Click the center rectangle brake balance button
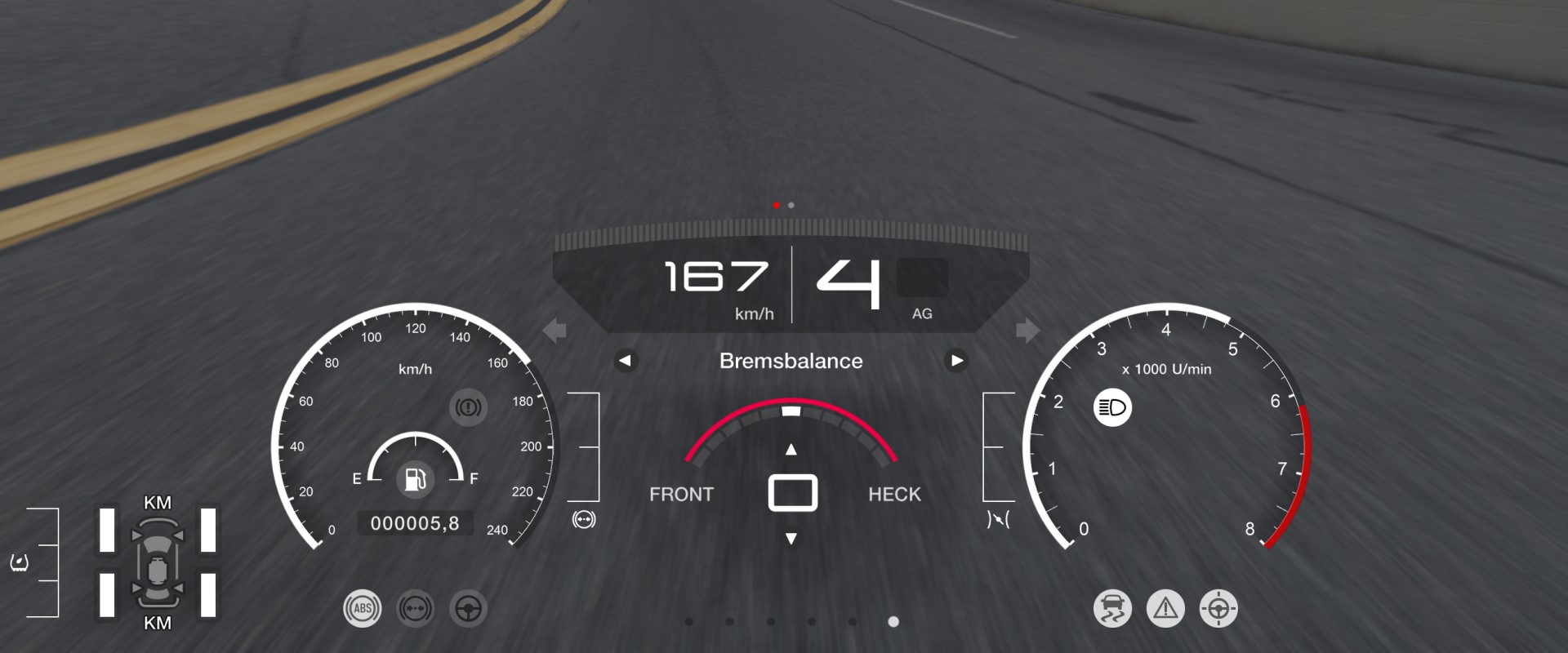Viewport: 1568px width, 653px height. [x=792, y=493]
